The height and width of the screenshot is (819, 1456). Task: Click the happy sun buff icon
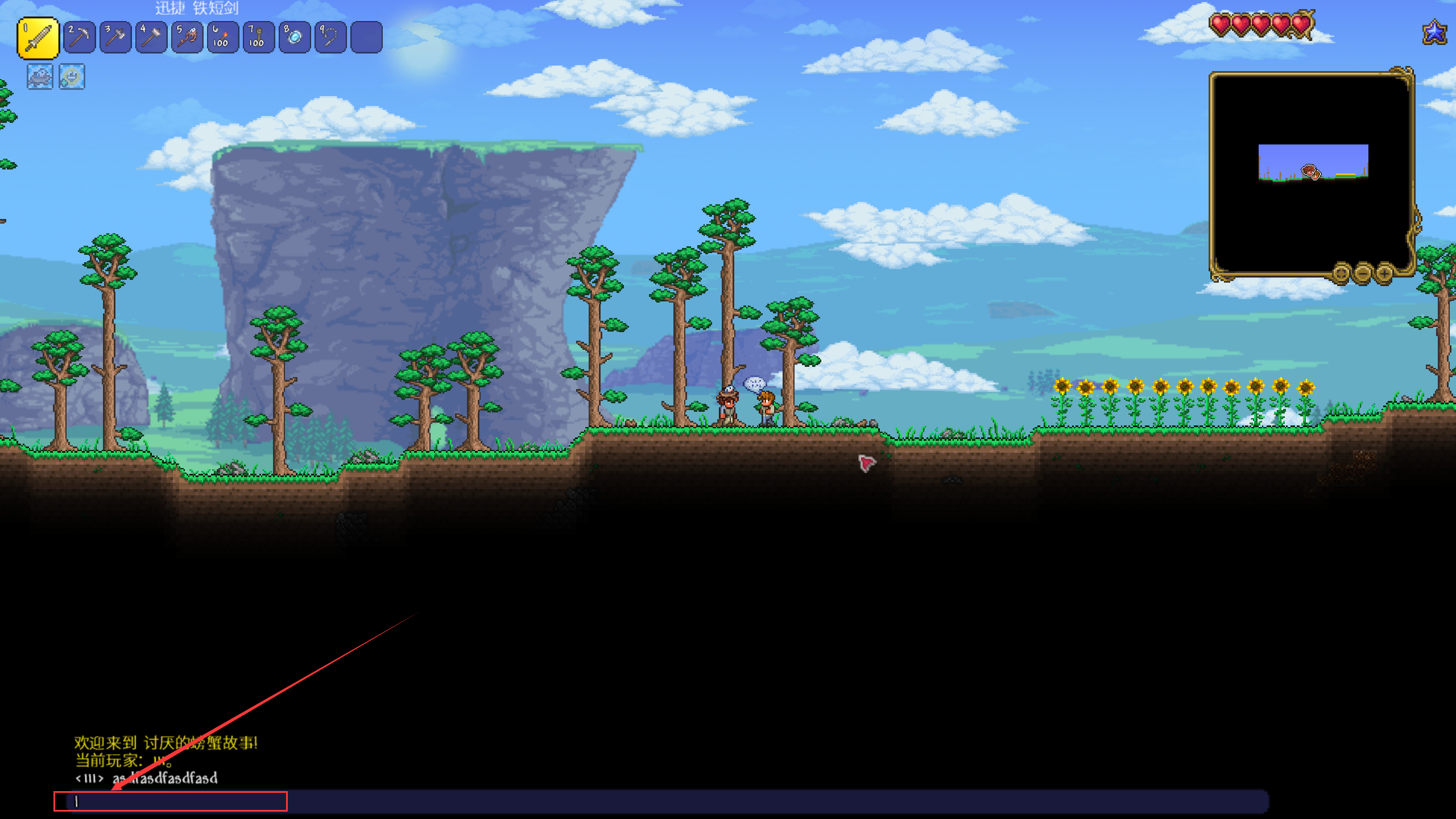72,77
